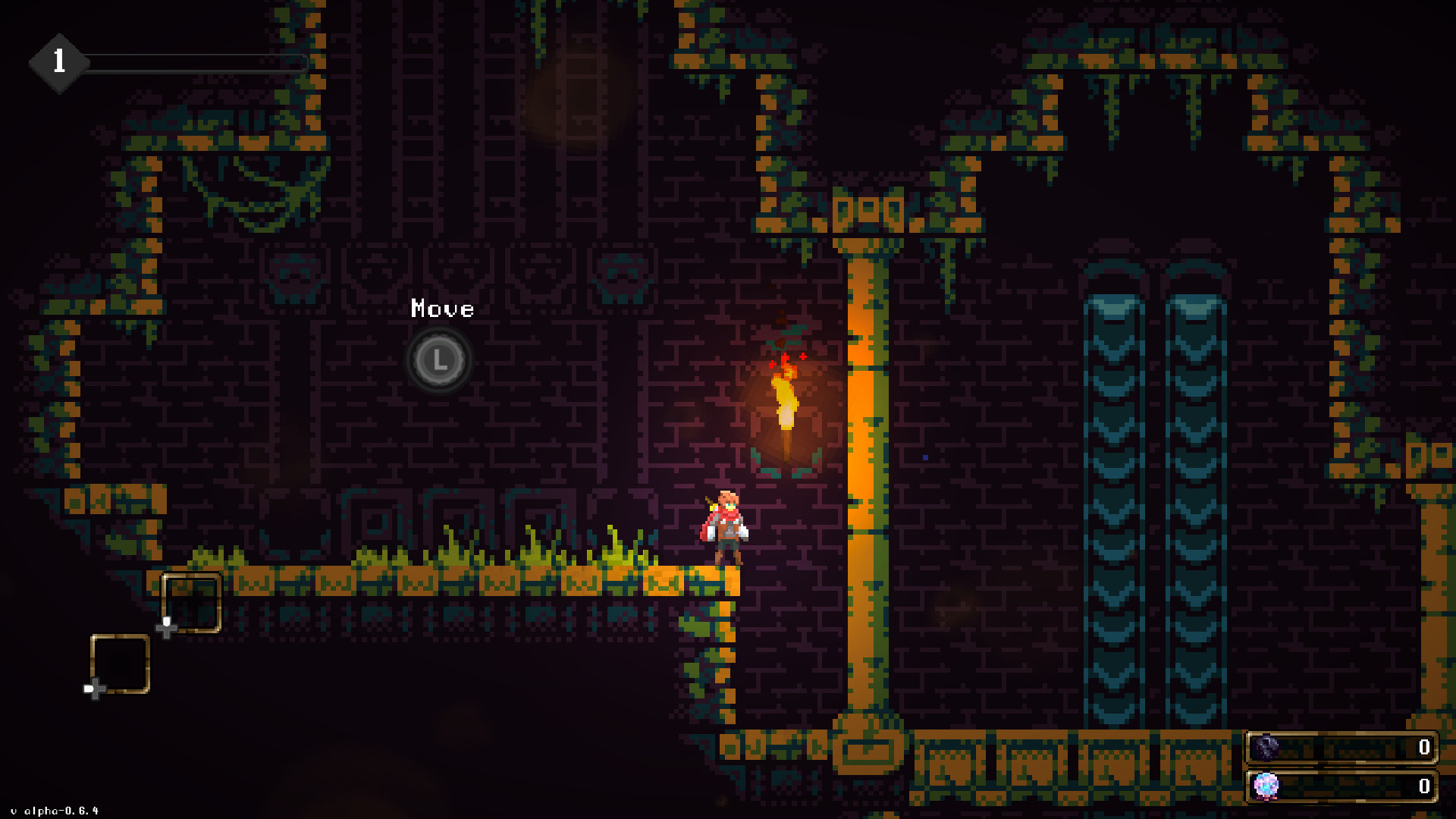Click the L stick Move control icon
Viewport: 1456px width, 819px height.
click(440, 360)
